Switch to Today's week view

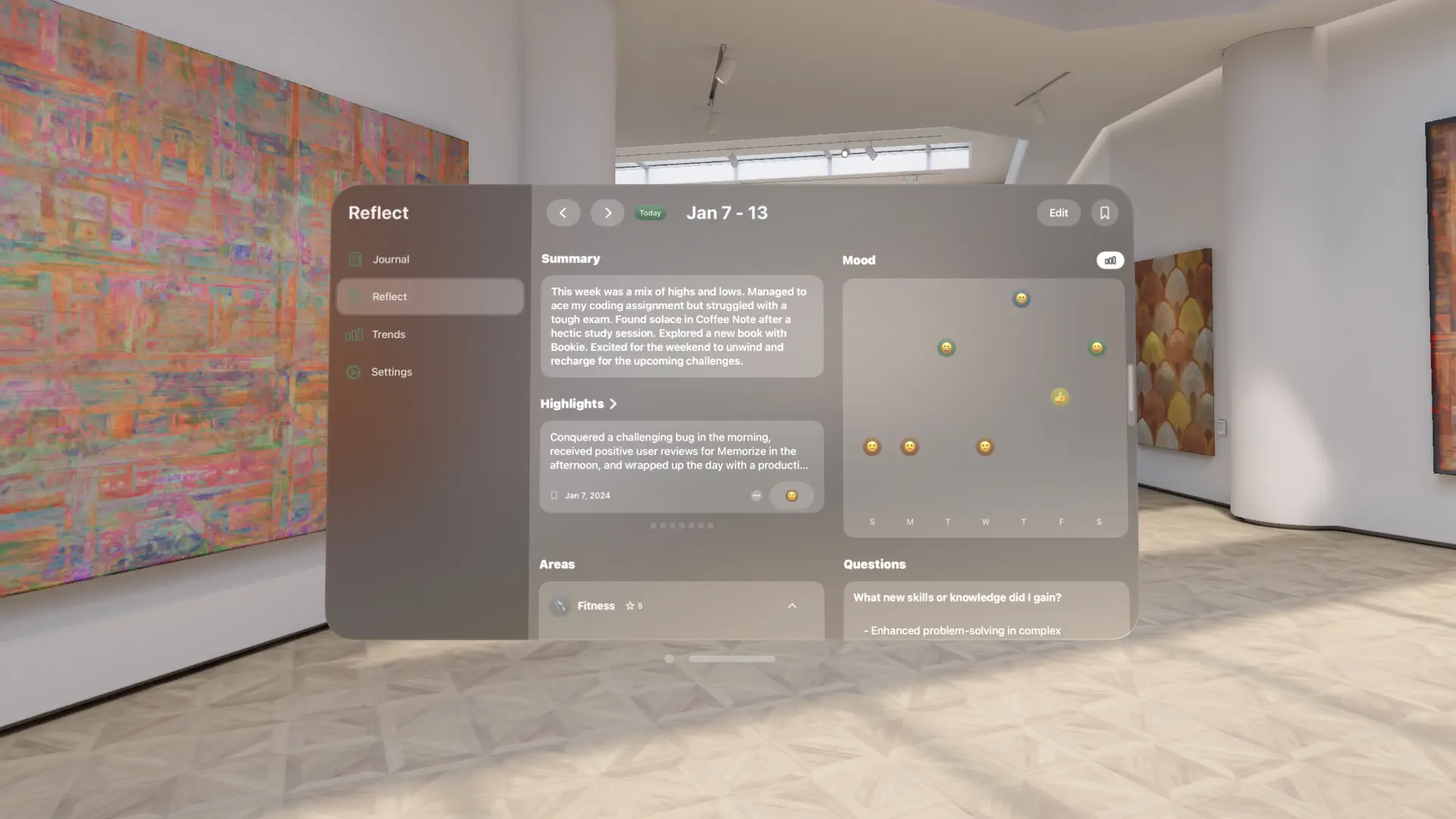pos(650,213)
